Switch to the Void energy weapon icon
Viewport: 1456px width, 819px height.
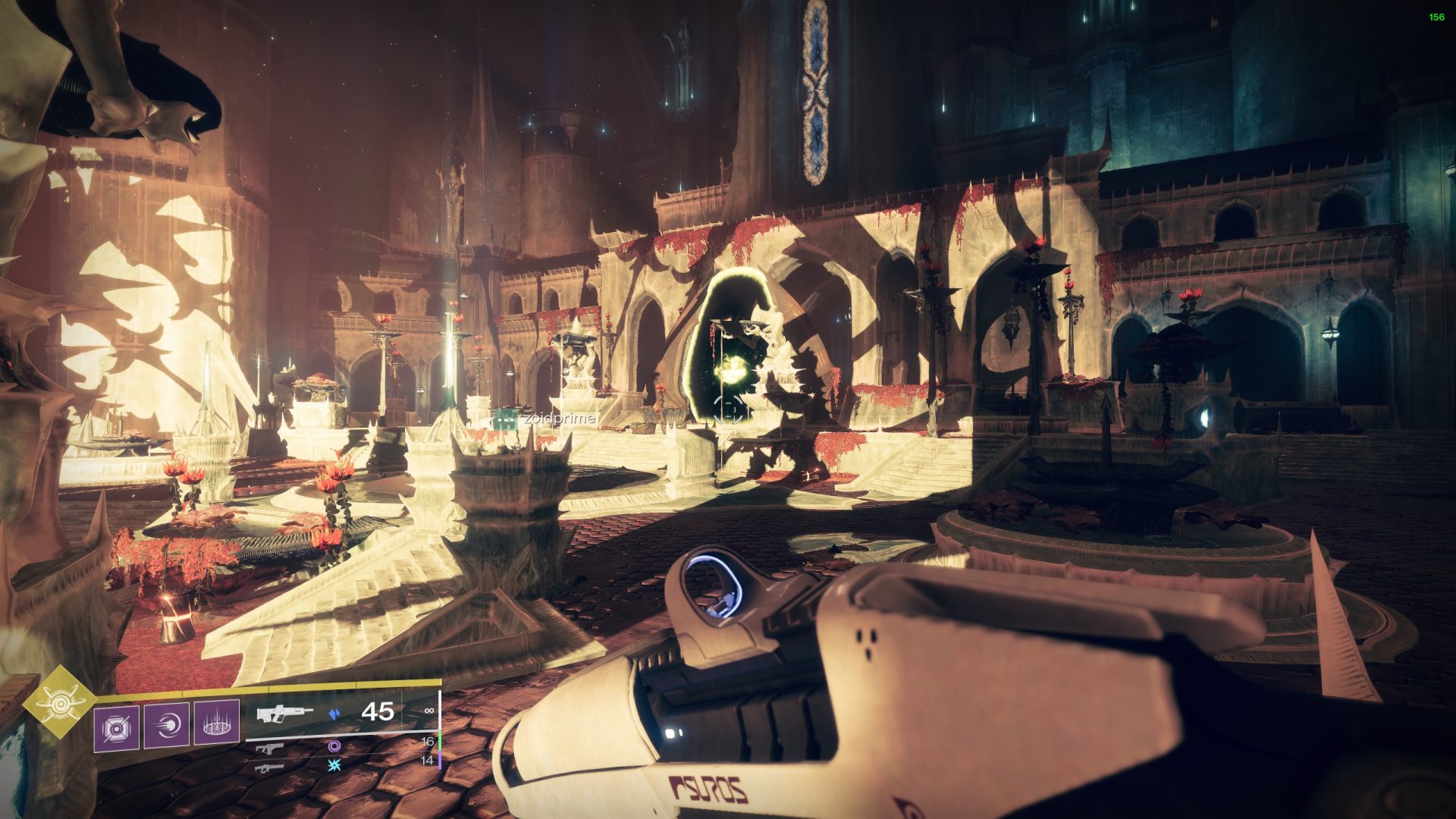(x=269, y=748)
